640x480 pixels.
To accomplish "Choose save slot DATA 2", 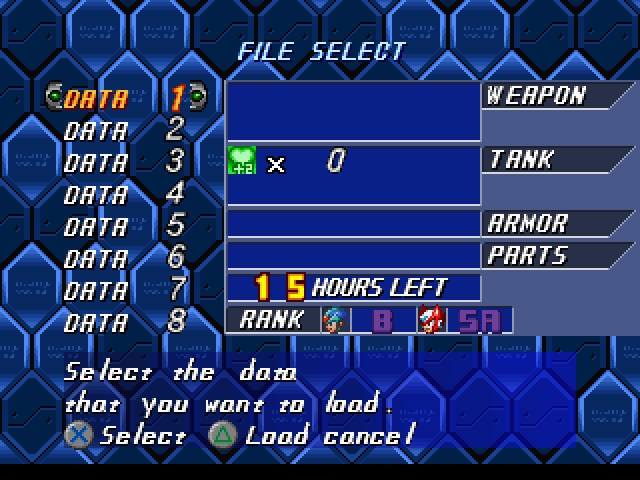I will click(123, 130).
